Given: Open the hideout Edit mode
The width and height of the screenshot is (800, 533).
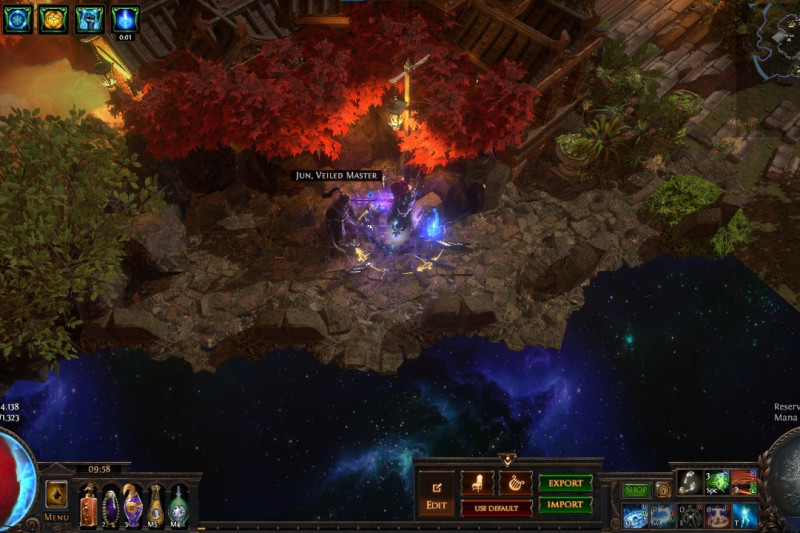Looking at the screenshot, I should 436,494.
